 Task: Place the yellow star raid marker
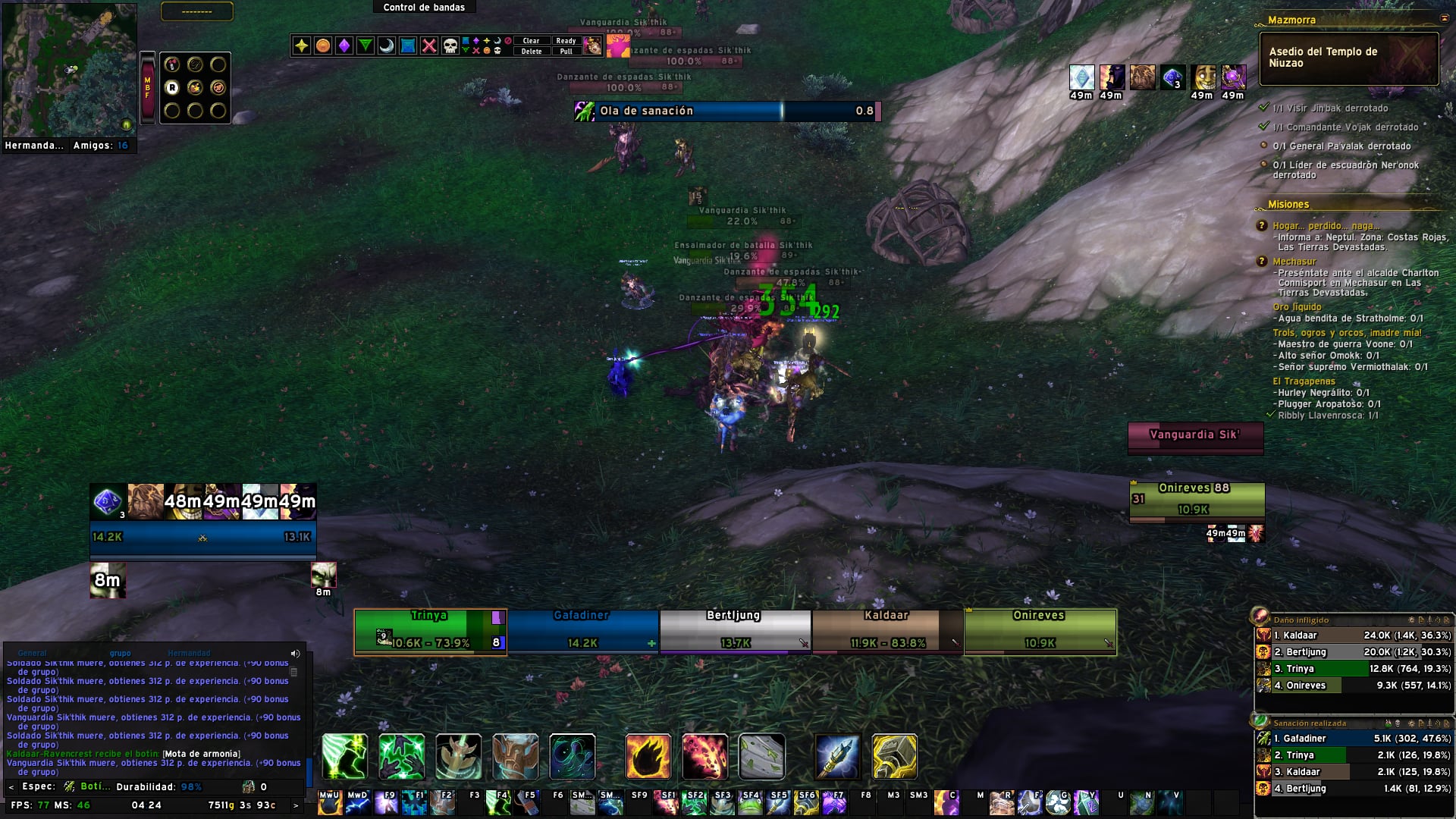tap(302, 46)
